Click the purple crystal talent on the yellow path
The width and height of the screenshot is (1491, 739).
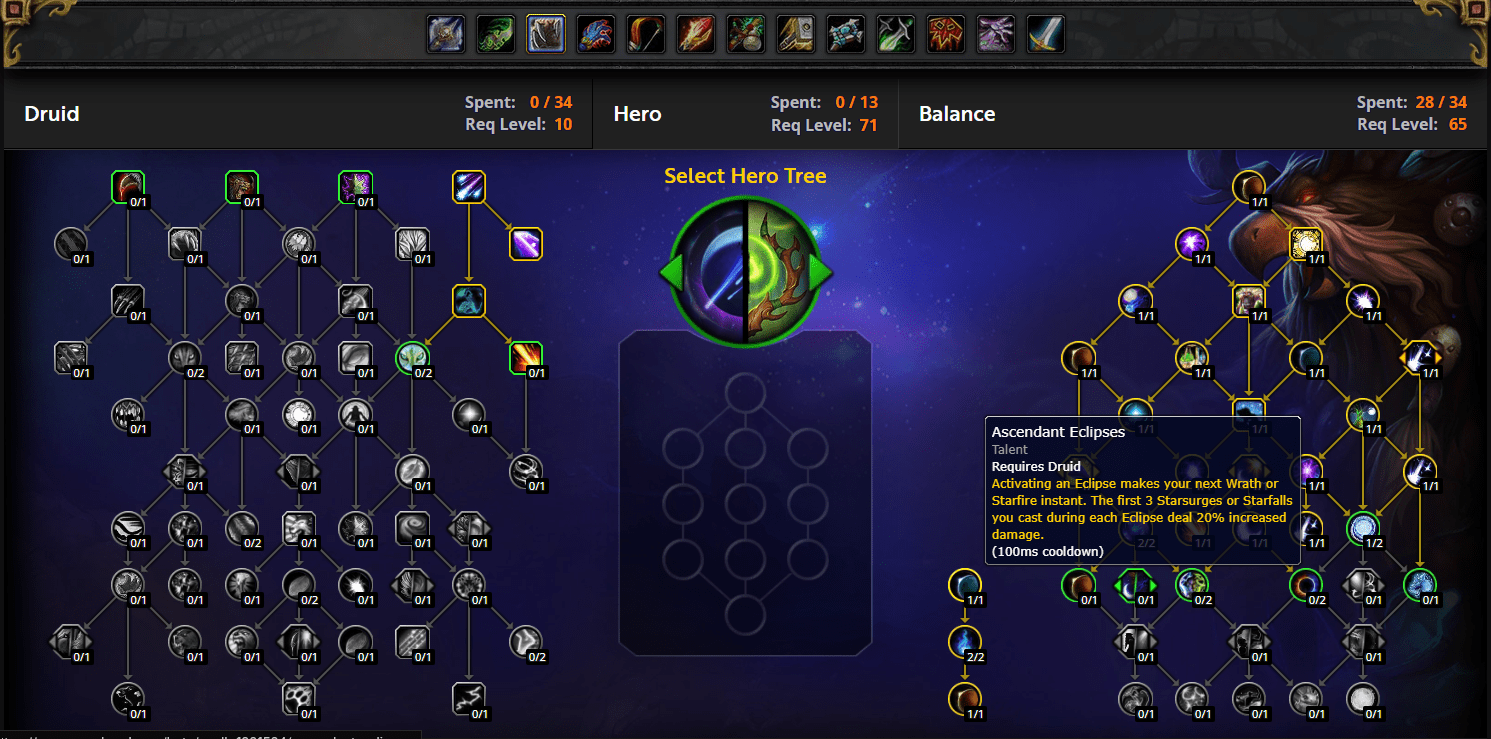(526, 244)
